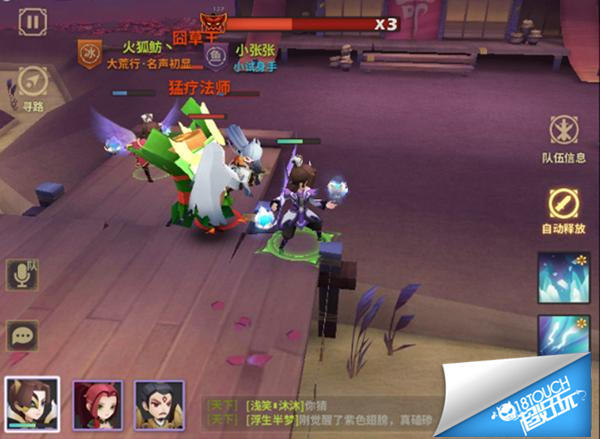Use the ice crystal skill icon
600x439 pixels.
coord(562,275)
